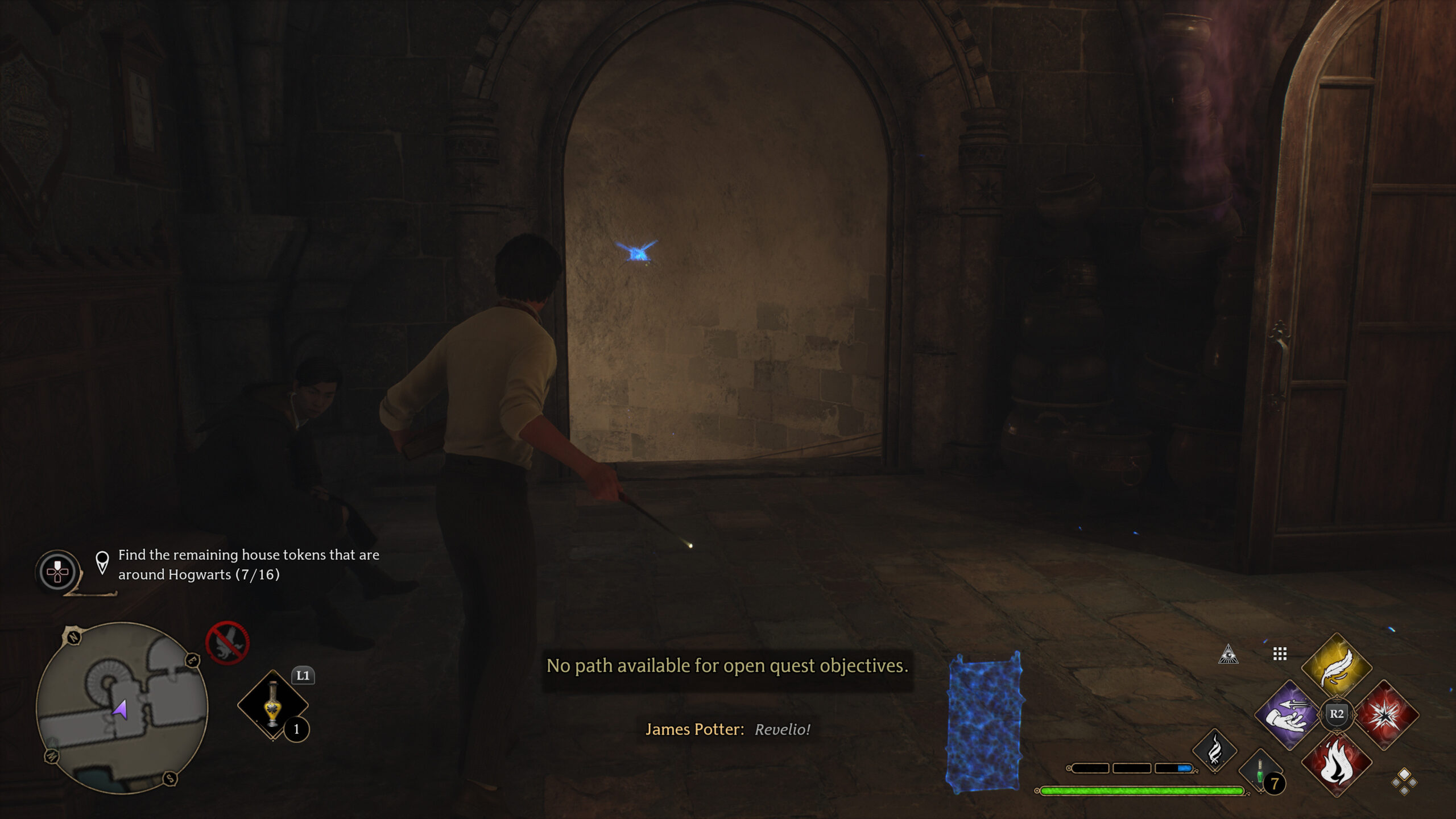Open the circular minimap
The image size is (1456, 819).
point(122,708)
